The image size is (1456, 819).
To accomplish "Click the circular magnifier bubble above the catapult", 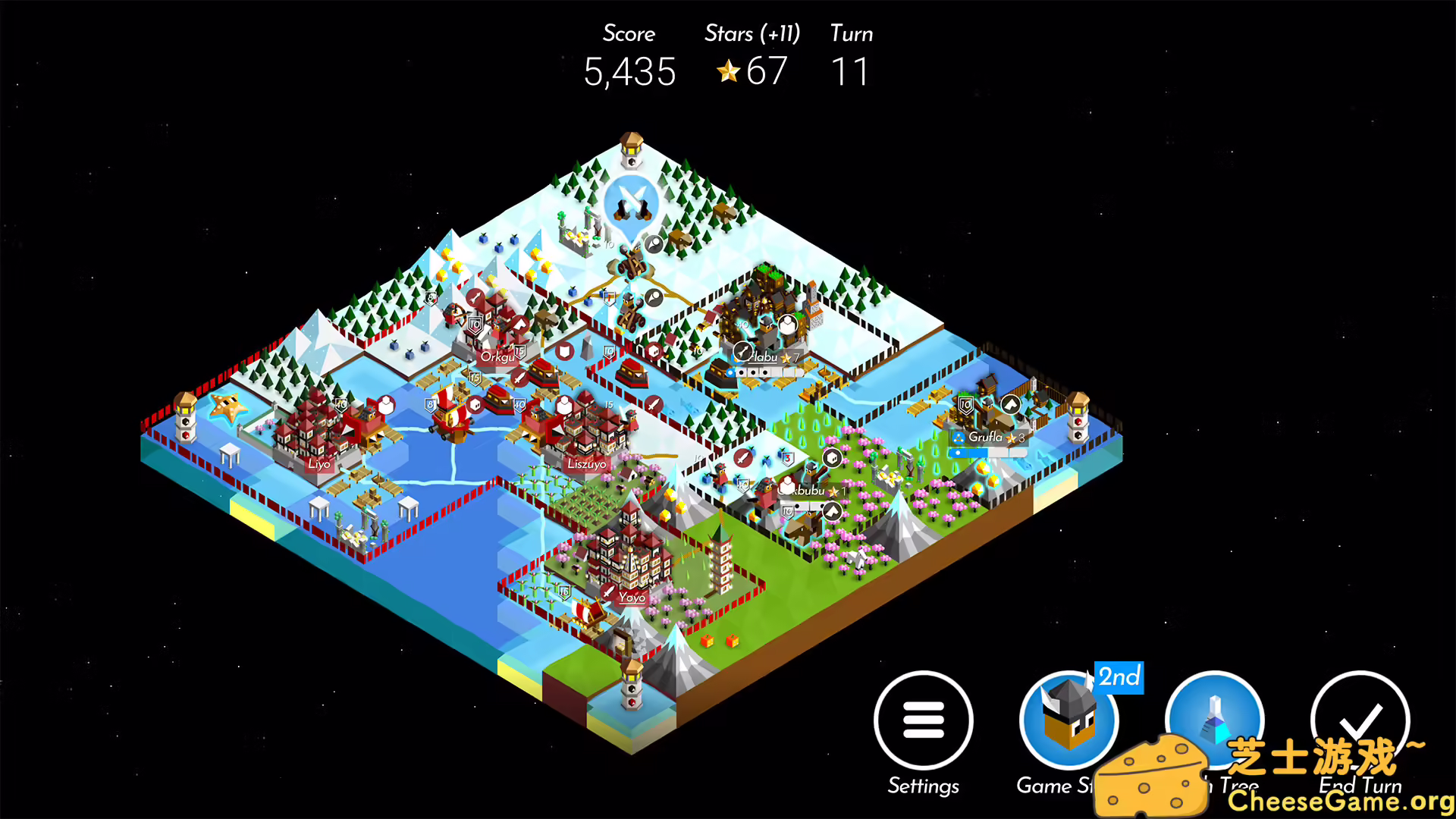I will [x=652, y=243].
